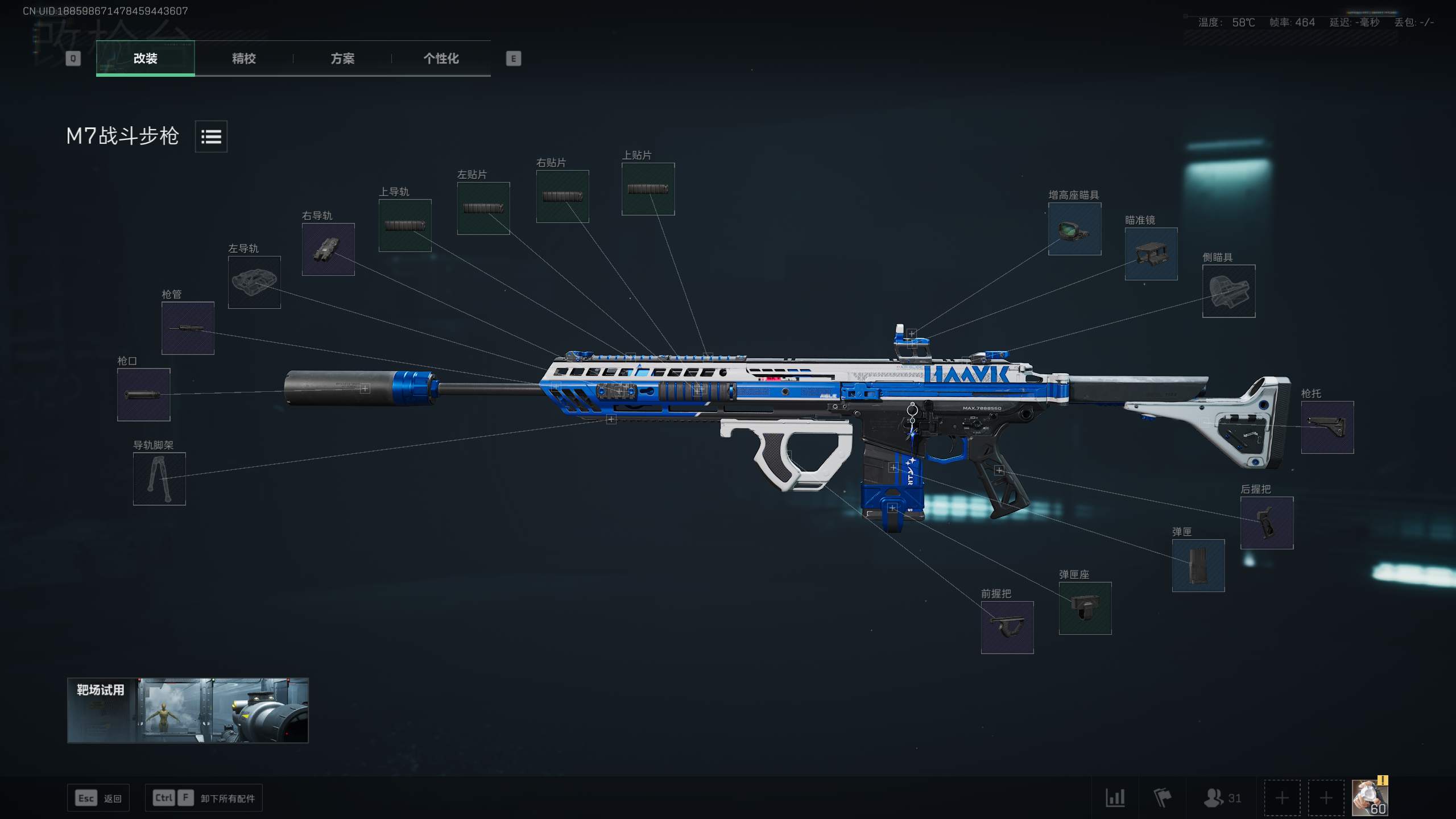Choose the 瞄准镜 scope slot
Image resolution: width=1456 pixels, height=819 pixels.
[x=1151, y=254]
